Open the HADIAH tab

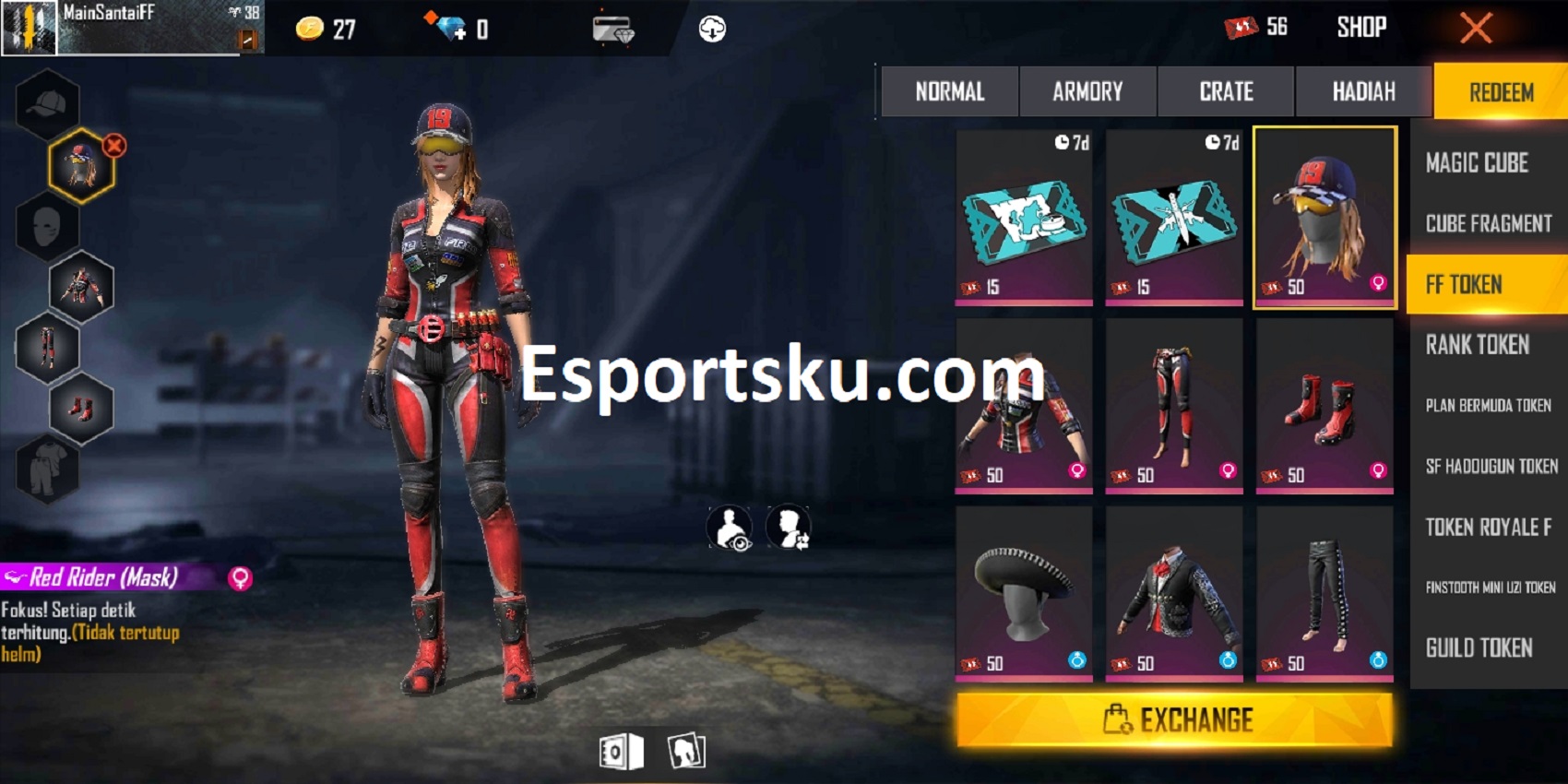tap(1363, 91)
